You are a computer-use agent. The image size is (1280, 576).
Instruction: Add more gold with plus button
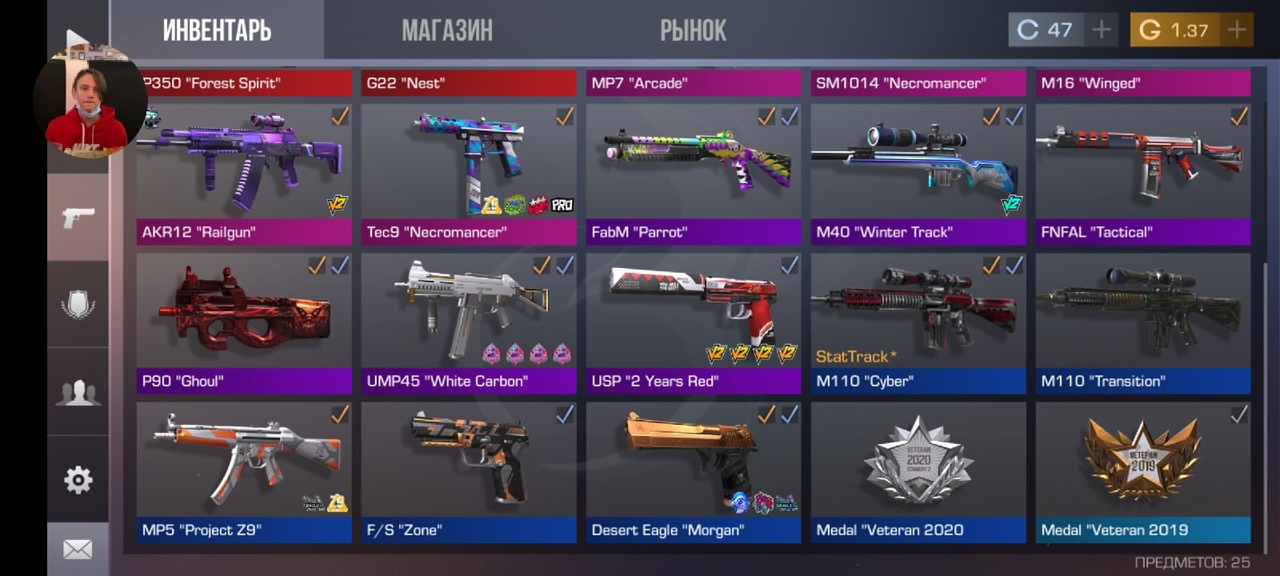click(1237, 30)
